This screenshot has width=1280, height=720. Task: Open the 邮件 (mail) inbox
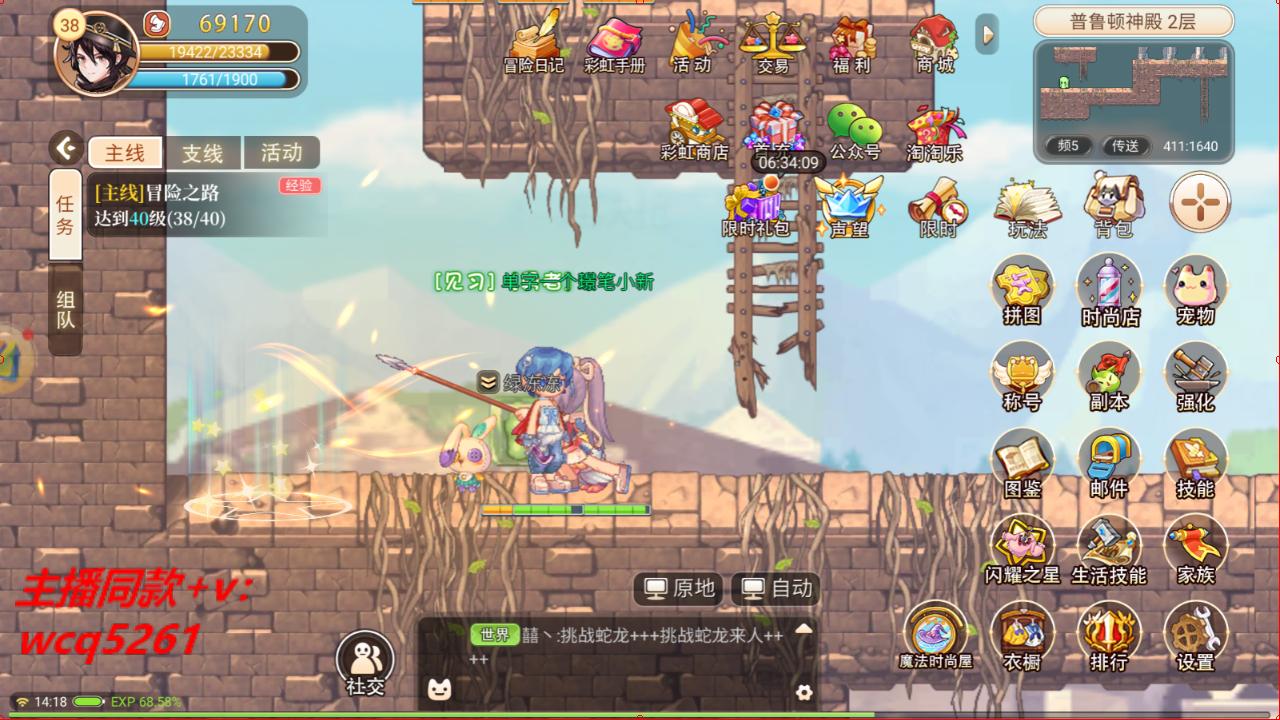(x=1110, y=462)
